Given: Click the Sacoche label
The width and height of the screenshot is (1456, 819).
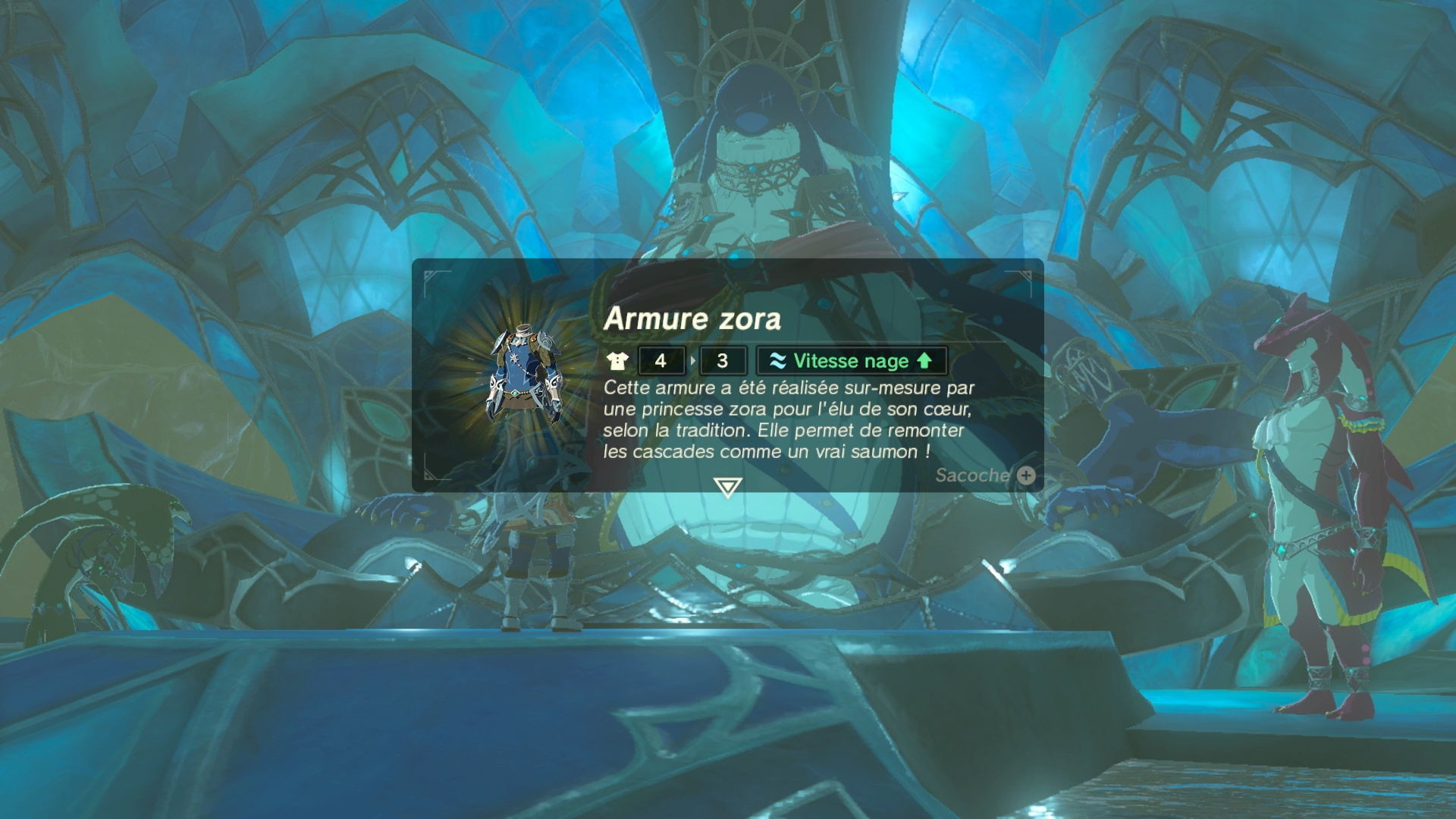Looking at the screenshot, I should [973, 476].
